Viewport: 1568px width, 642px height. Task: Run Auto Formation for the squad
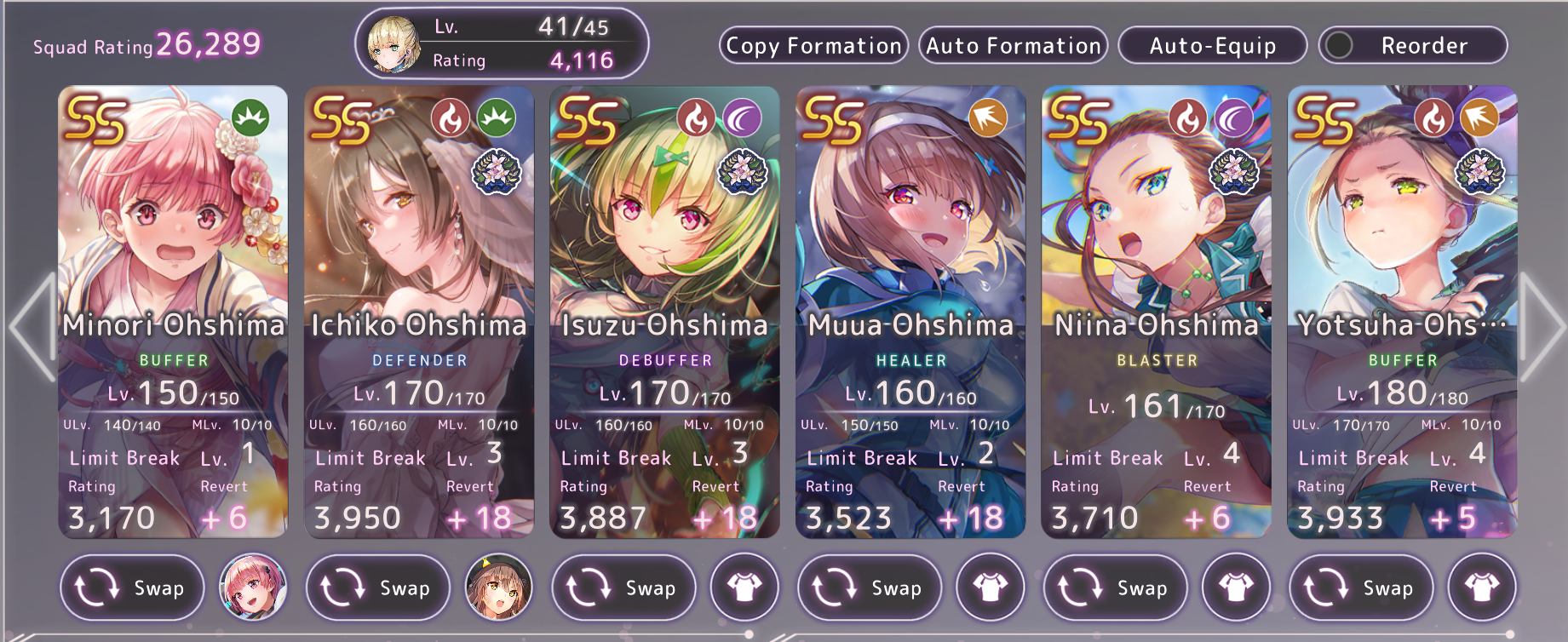(x=1013, y=46)
